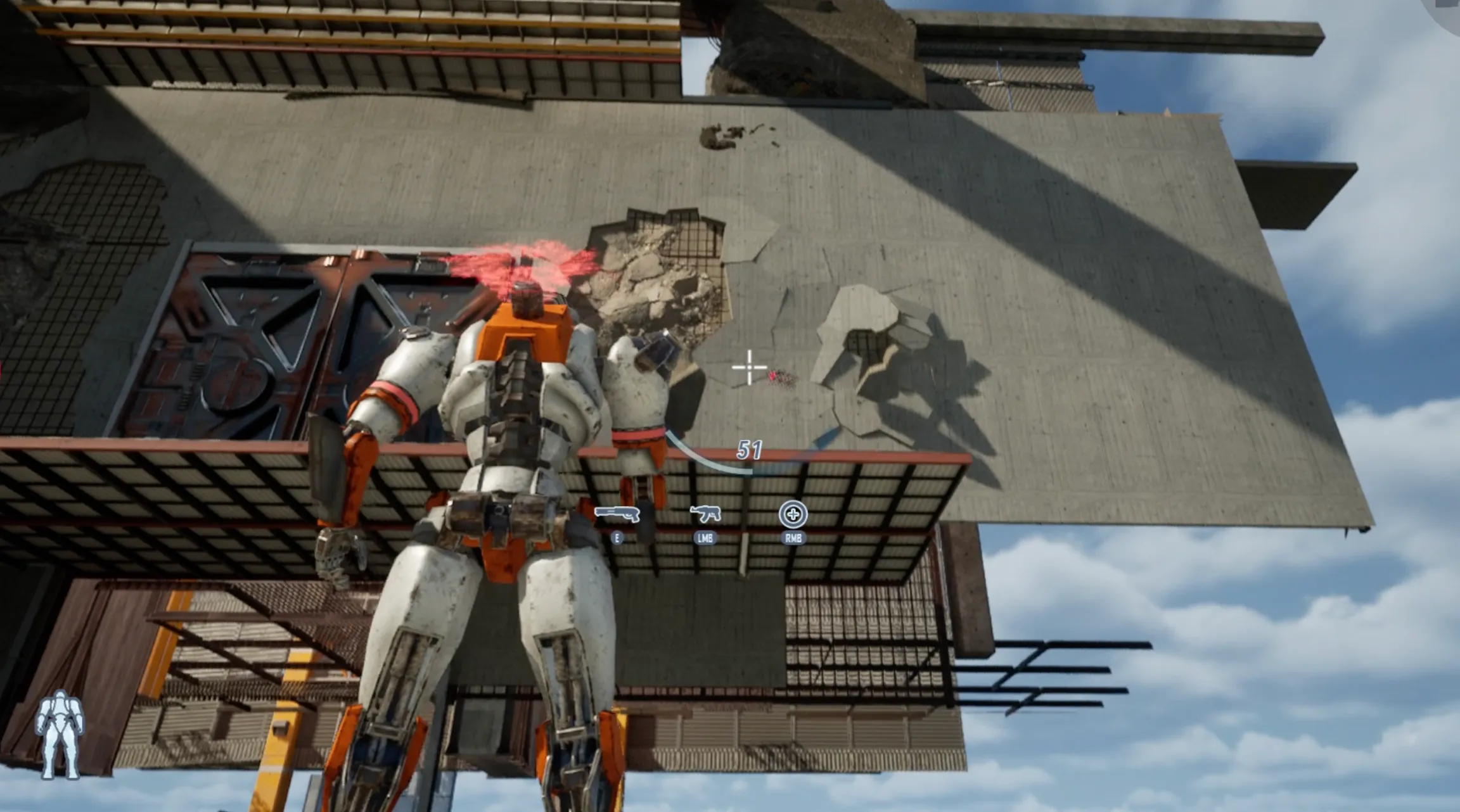Switch to the shotgun loadout slot
The height and width of the screenshot is (812, 1460).
(618, 514)
